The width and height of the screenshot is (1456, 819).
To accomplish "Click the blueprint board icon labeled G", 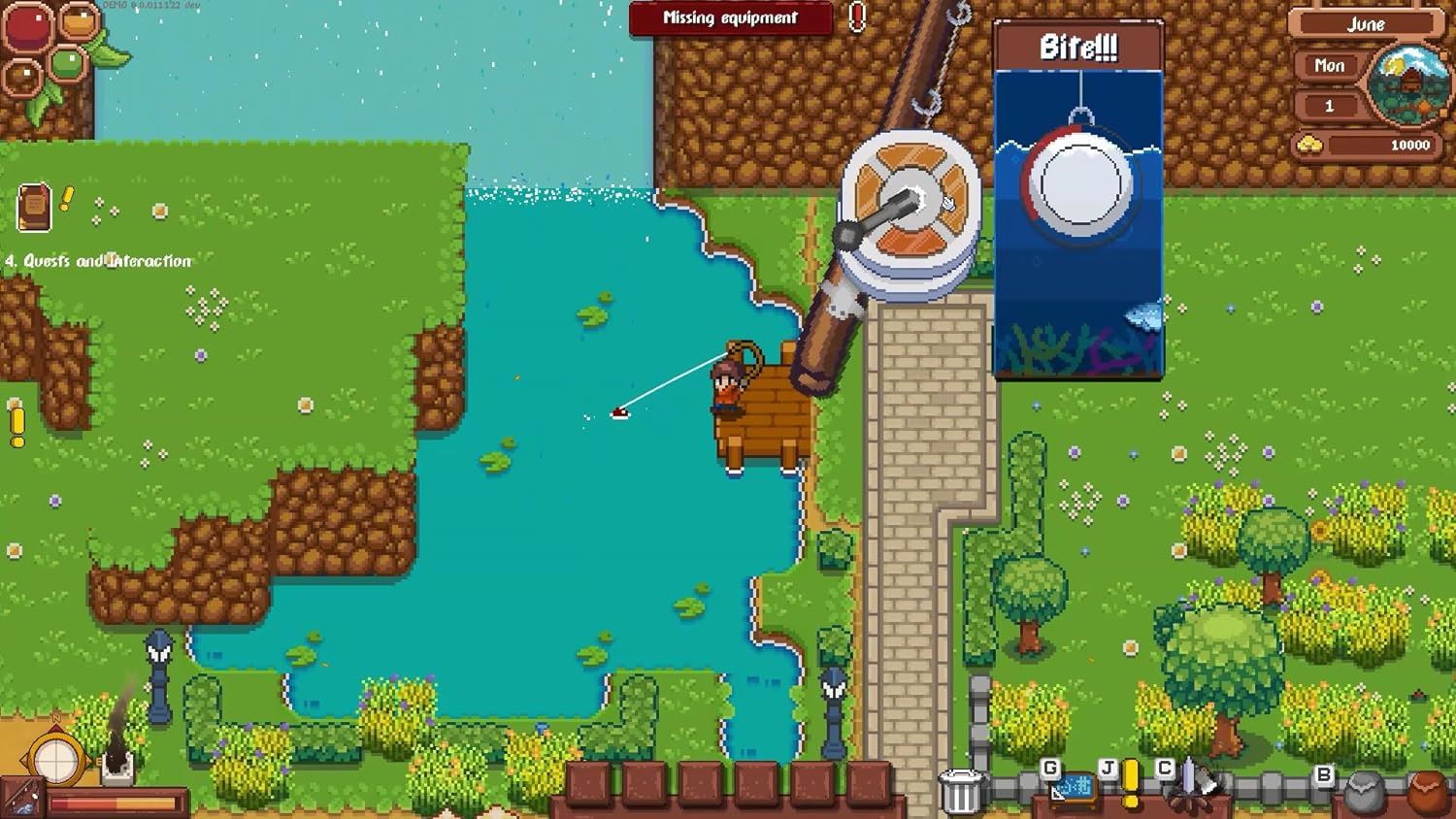I will click(x=1075, y=790).
